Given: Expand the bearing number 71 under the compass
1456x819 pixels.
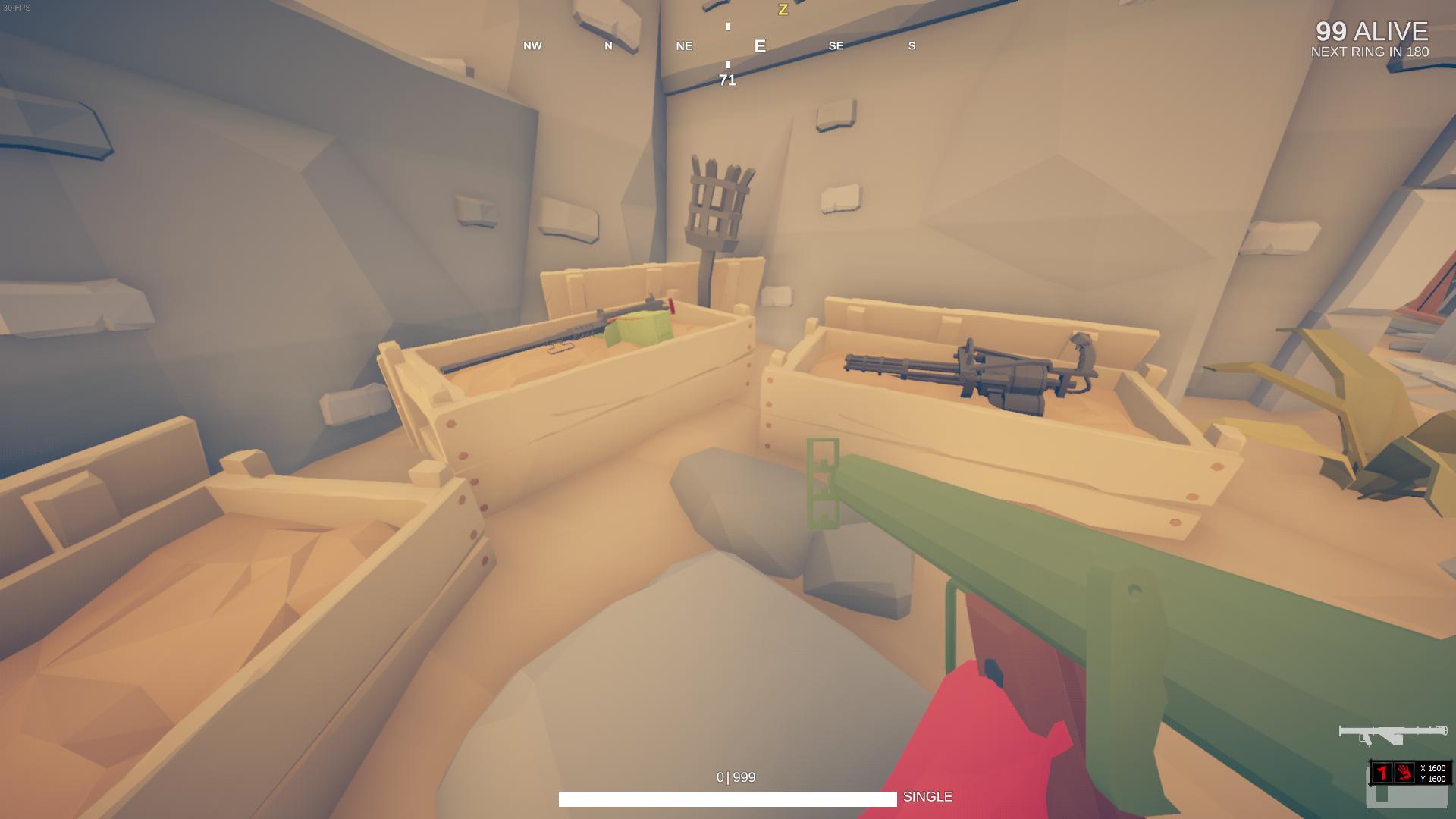Looking at the screenshot, I should pos(727,79).
